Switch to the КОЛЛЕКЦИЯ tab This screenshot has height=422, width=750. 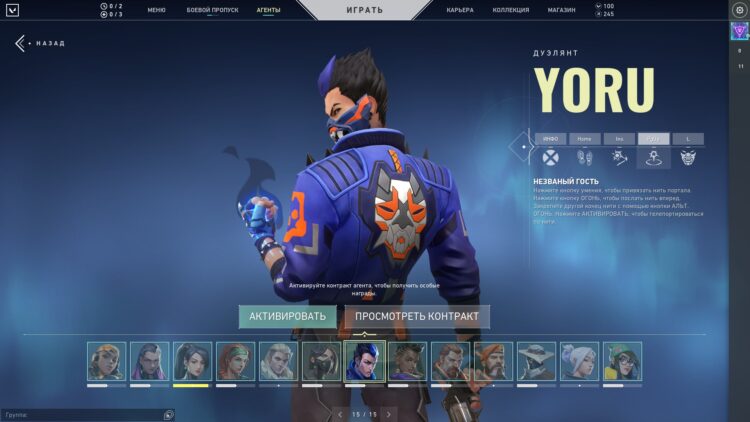coord(511,10)
